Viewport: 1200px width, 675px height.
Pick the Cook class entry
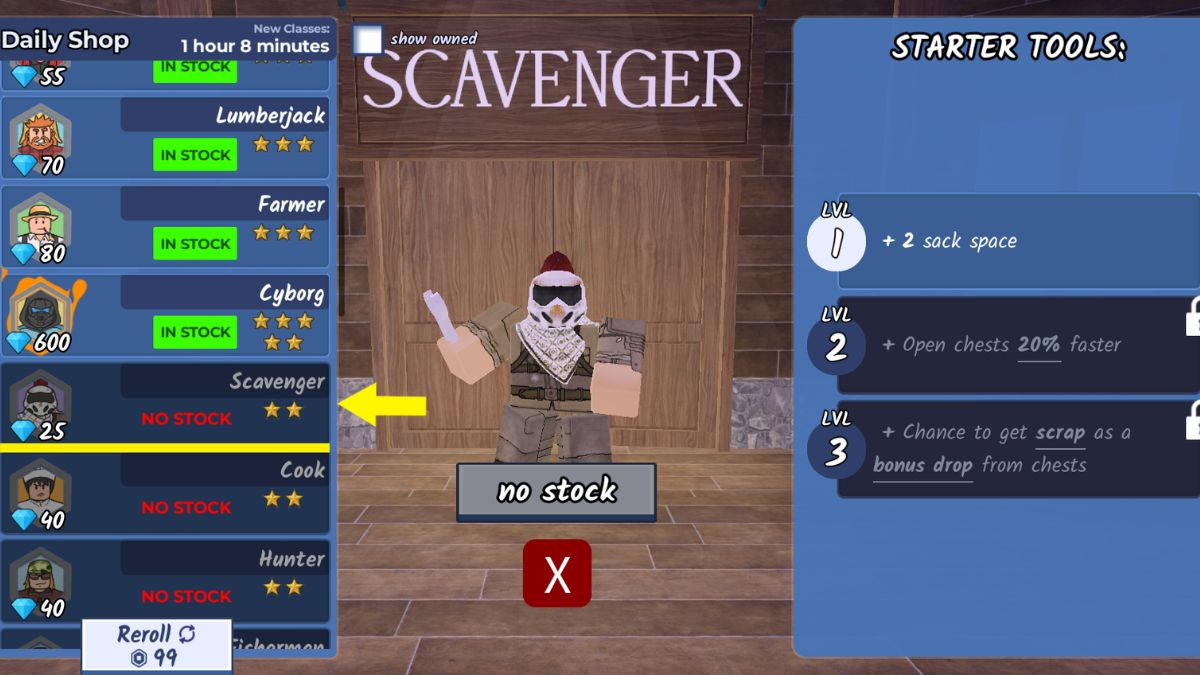[166, 493]
